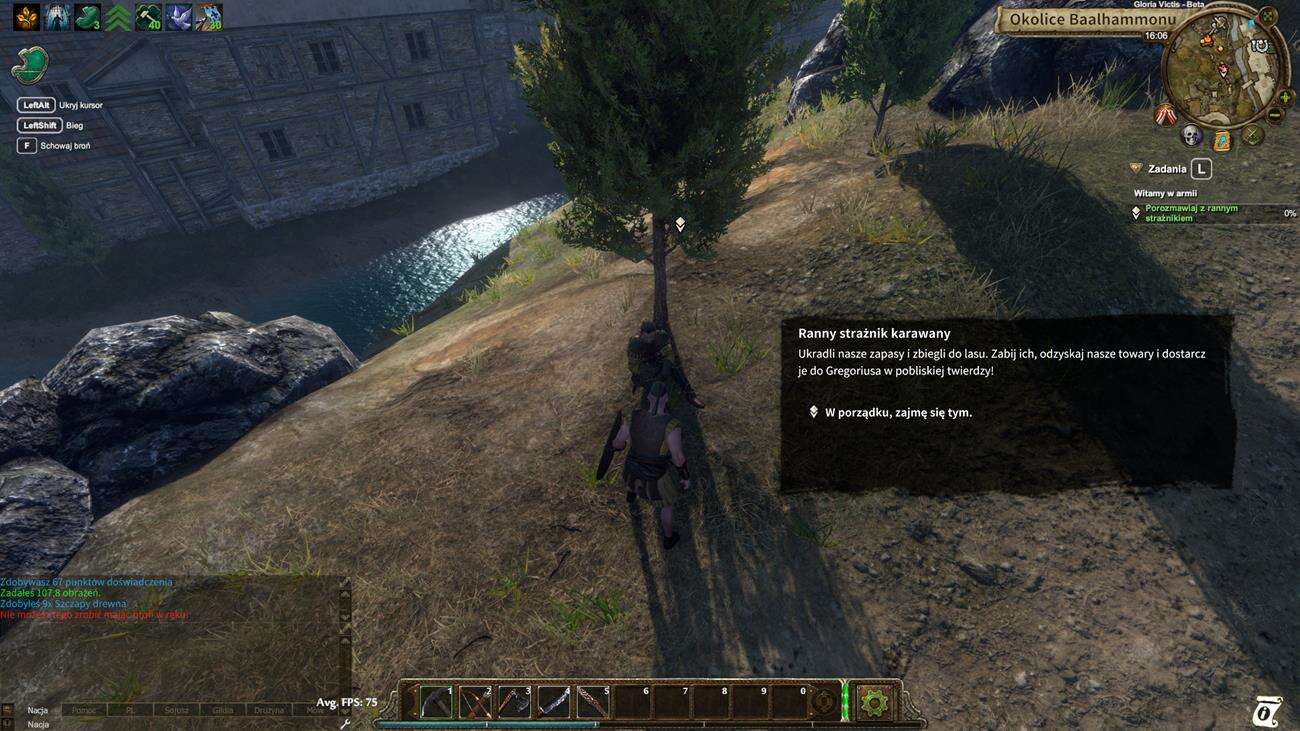Screen dimensions: 1300x731
Task: Click the zoom-out minus button on the minimap
Action: coord(1275,114)
